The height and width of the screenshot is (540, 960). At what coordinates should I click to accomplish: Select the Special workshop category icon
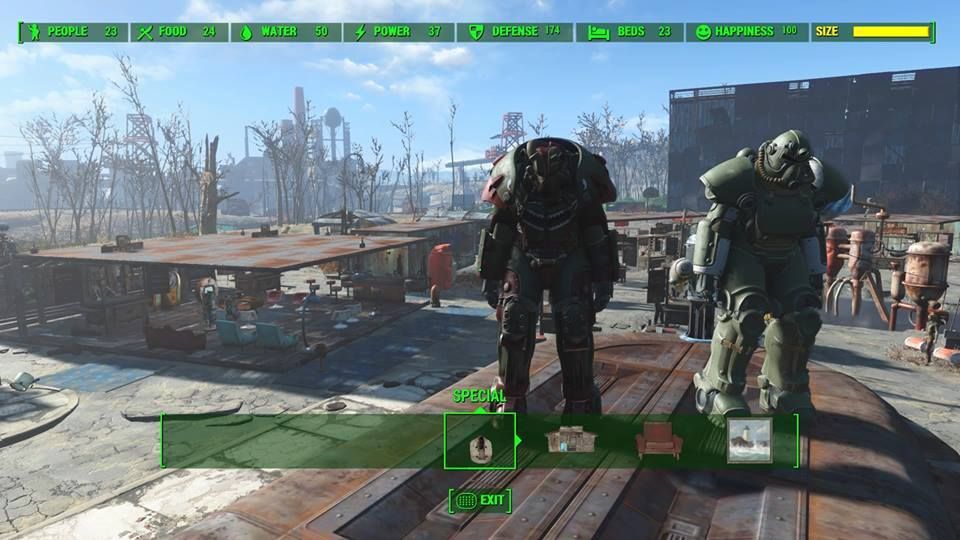(480, 441)
